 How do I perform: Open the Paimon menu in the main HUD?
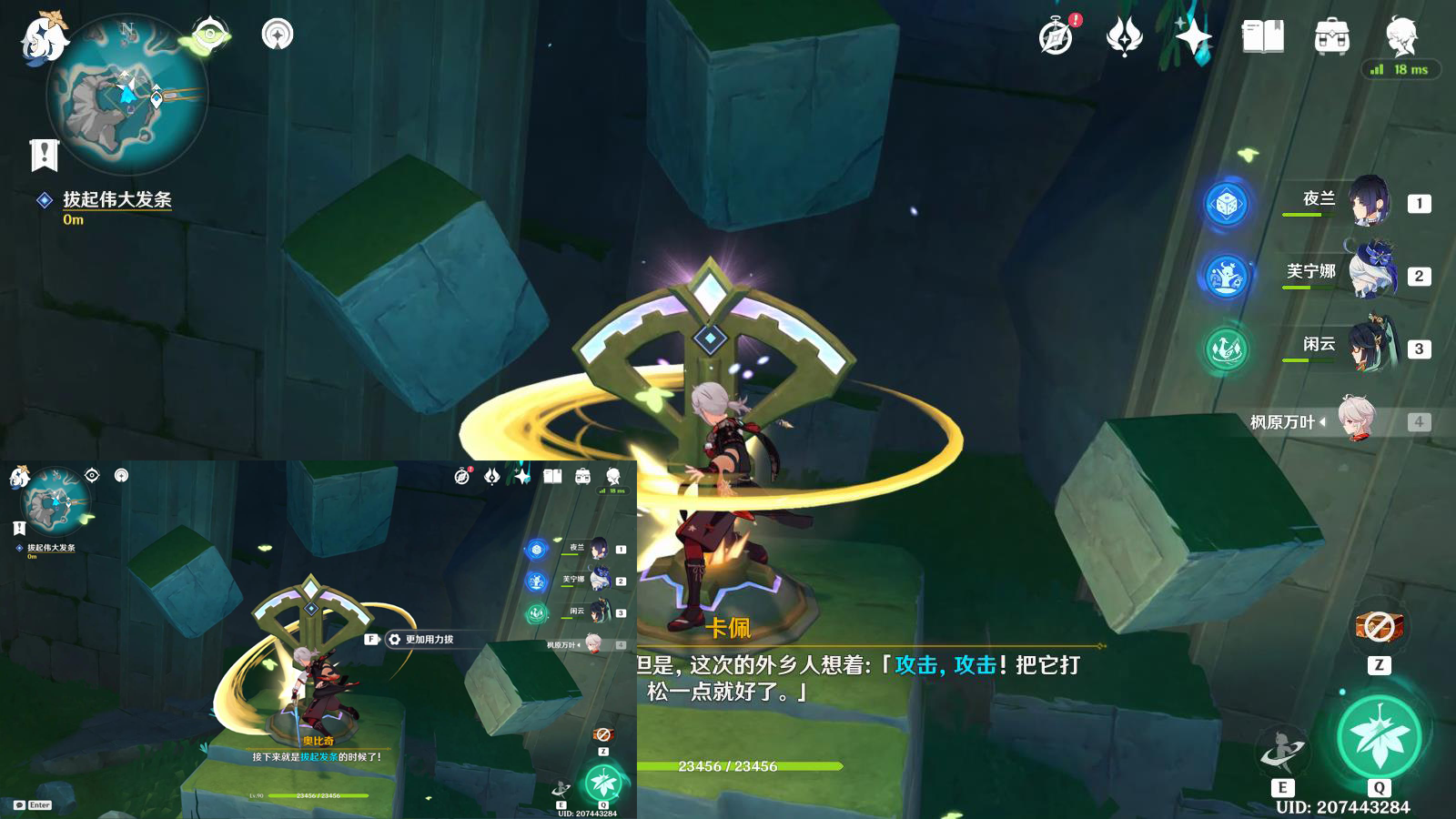42,38
